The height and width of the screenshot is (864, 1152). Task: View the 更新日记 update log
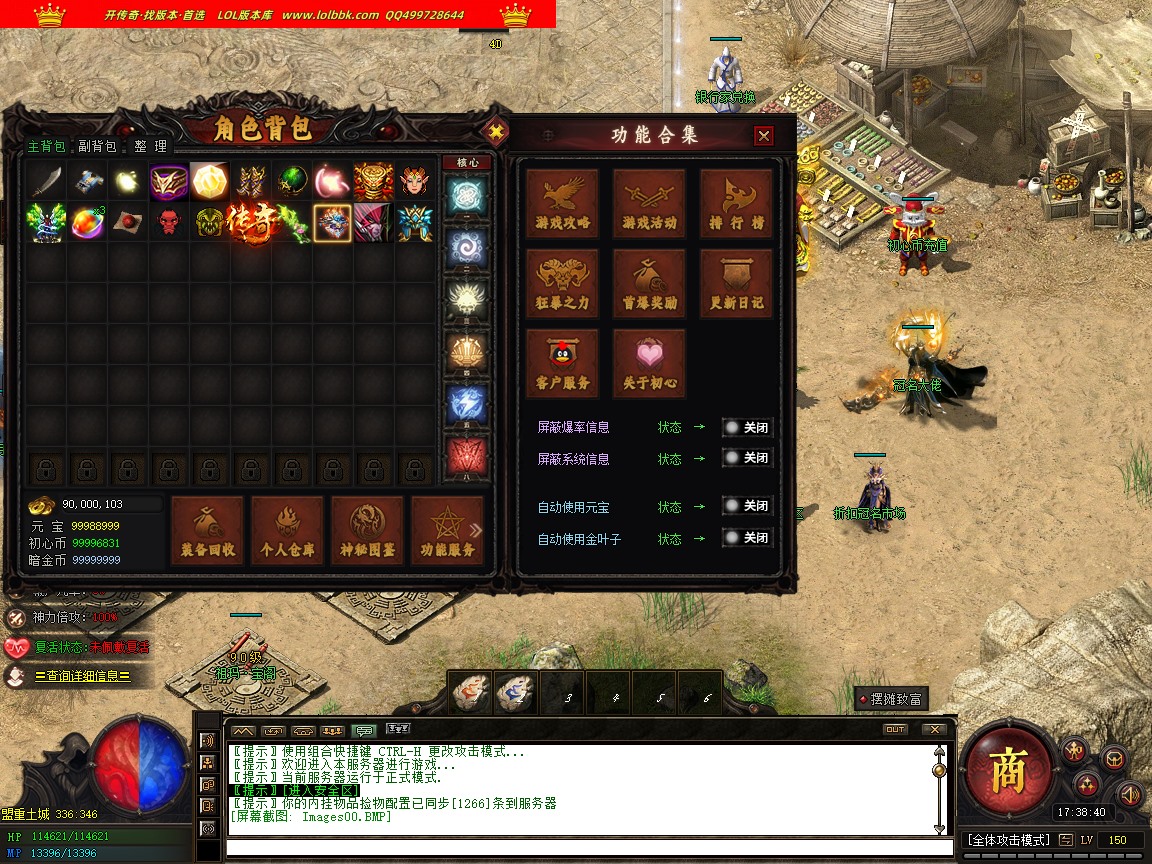coord(736,283)
